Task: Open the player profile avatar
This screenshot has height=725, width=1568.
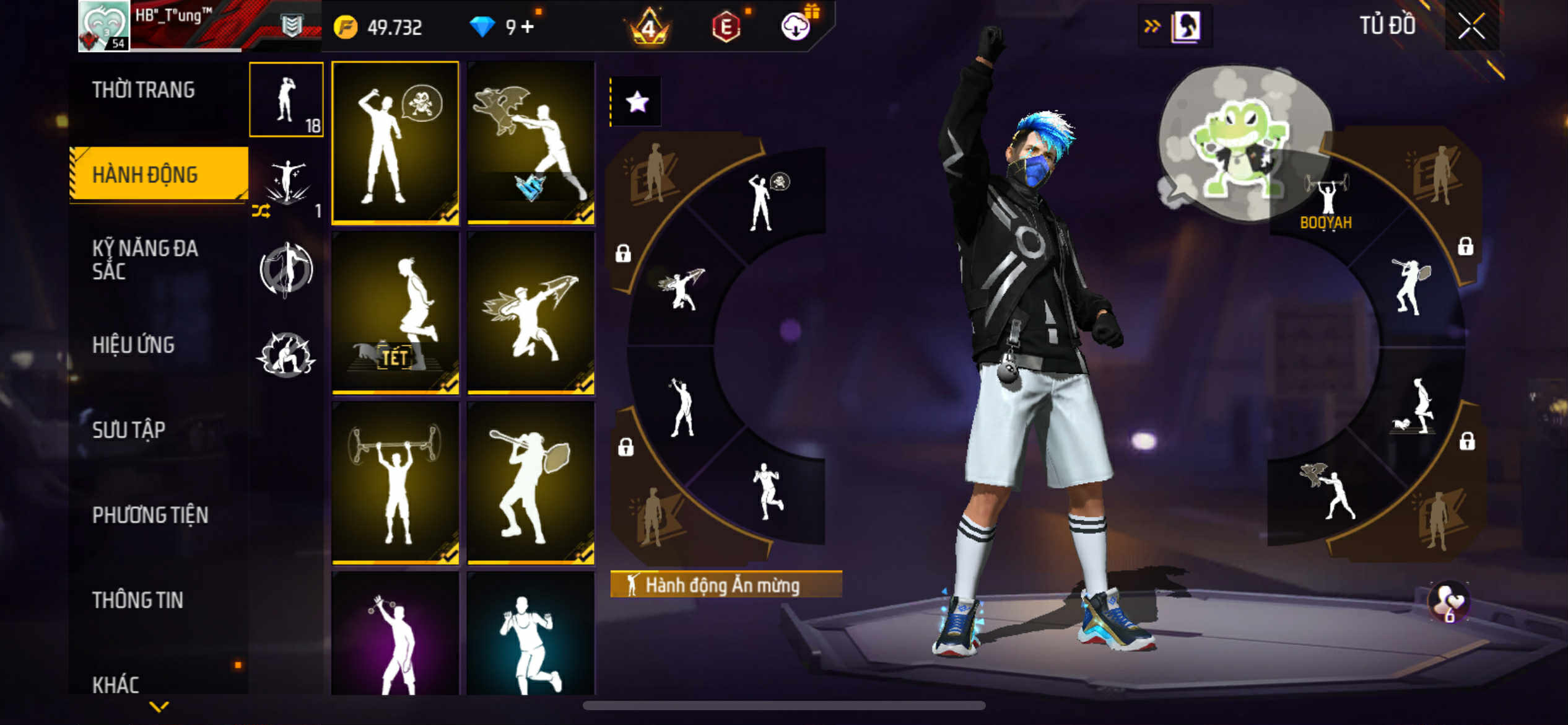Action: 104,26
